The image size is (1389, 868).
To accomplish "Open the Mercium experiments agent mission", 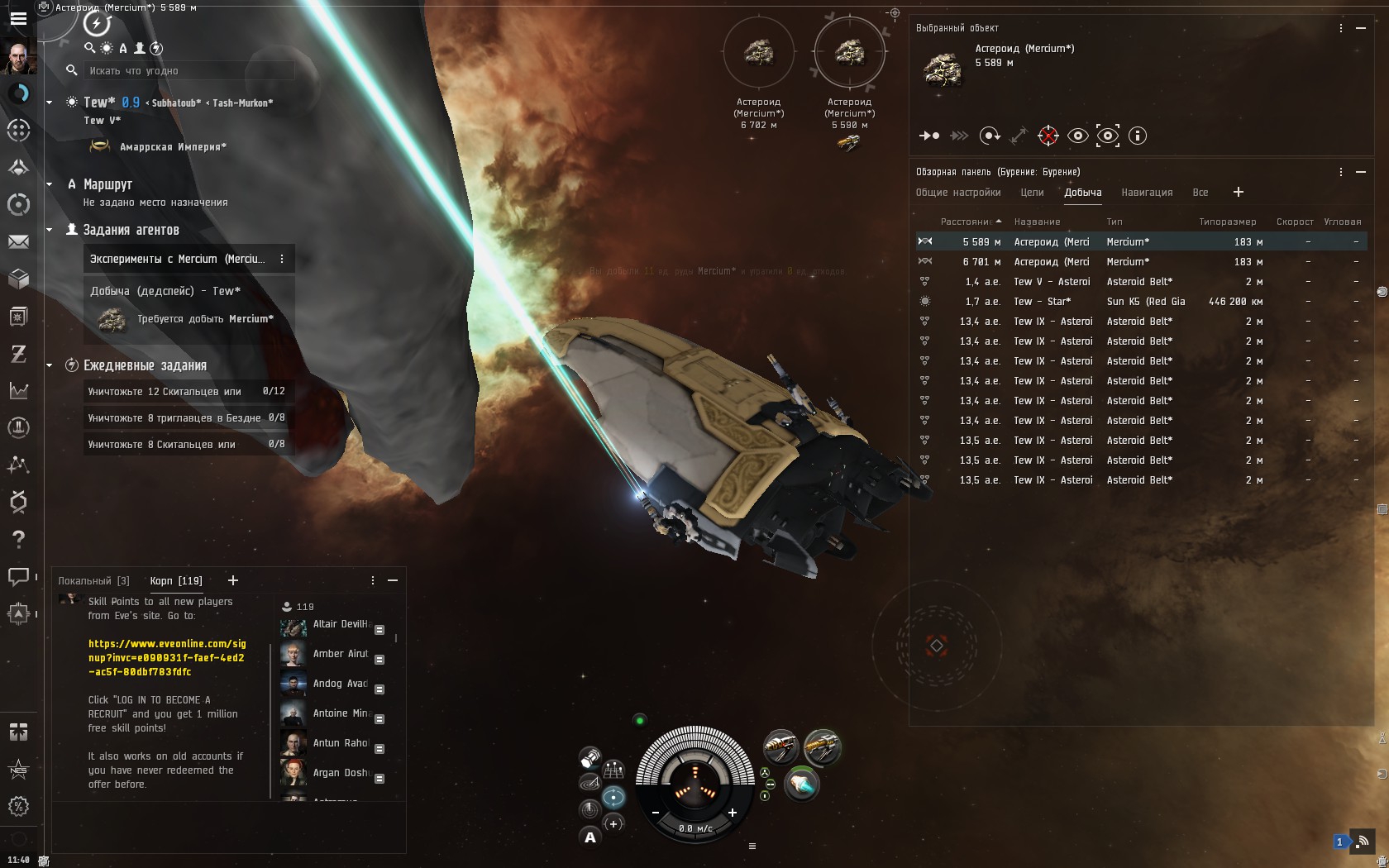I will click(178, 259).
